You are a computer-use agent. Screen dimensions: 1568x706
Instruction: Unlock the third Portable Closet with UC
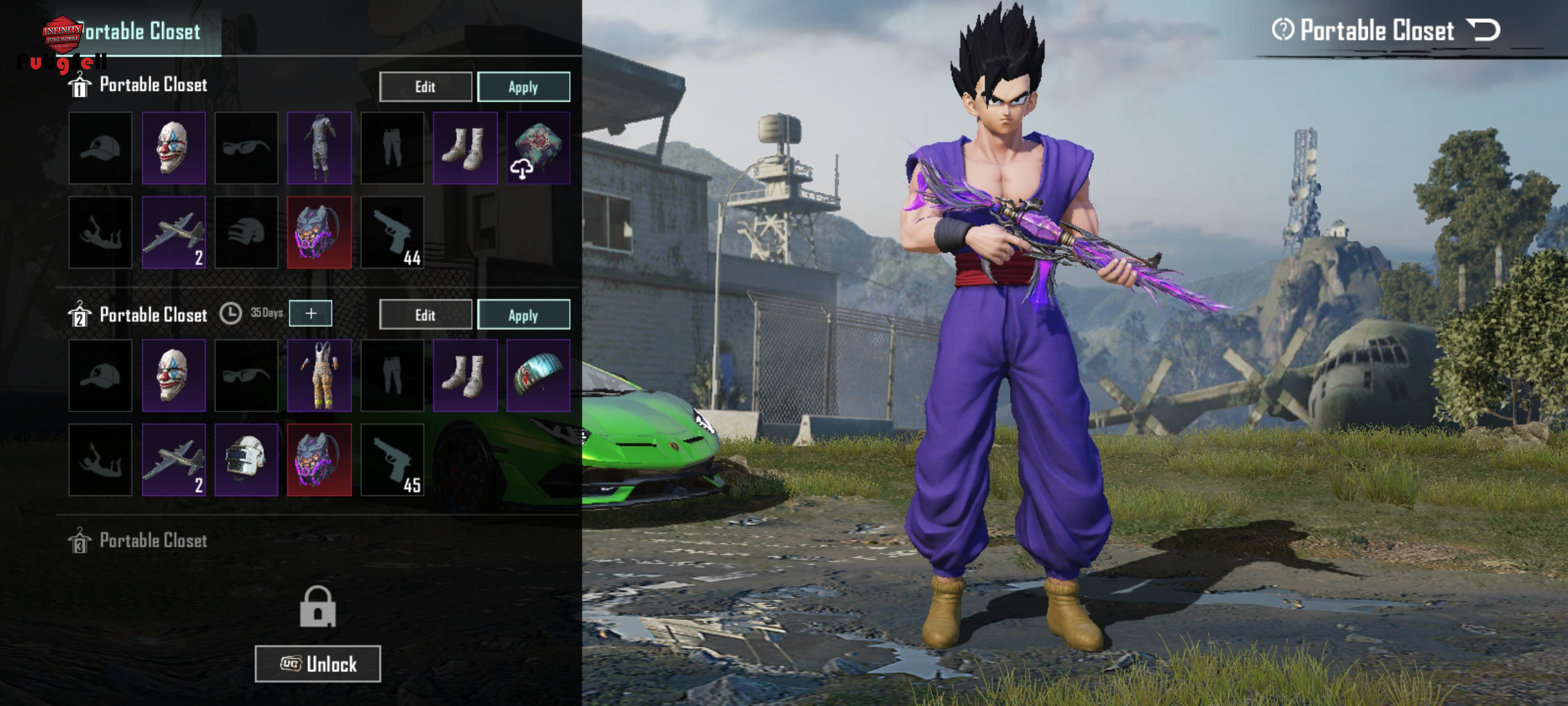point(318,664)
